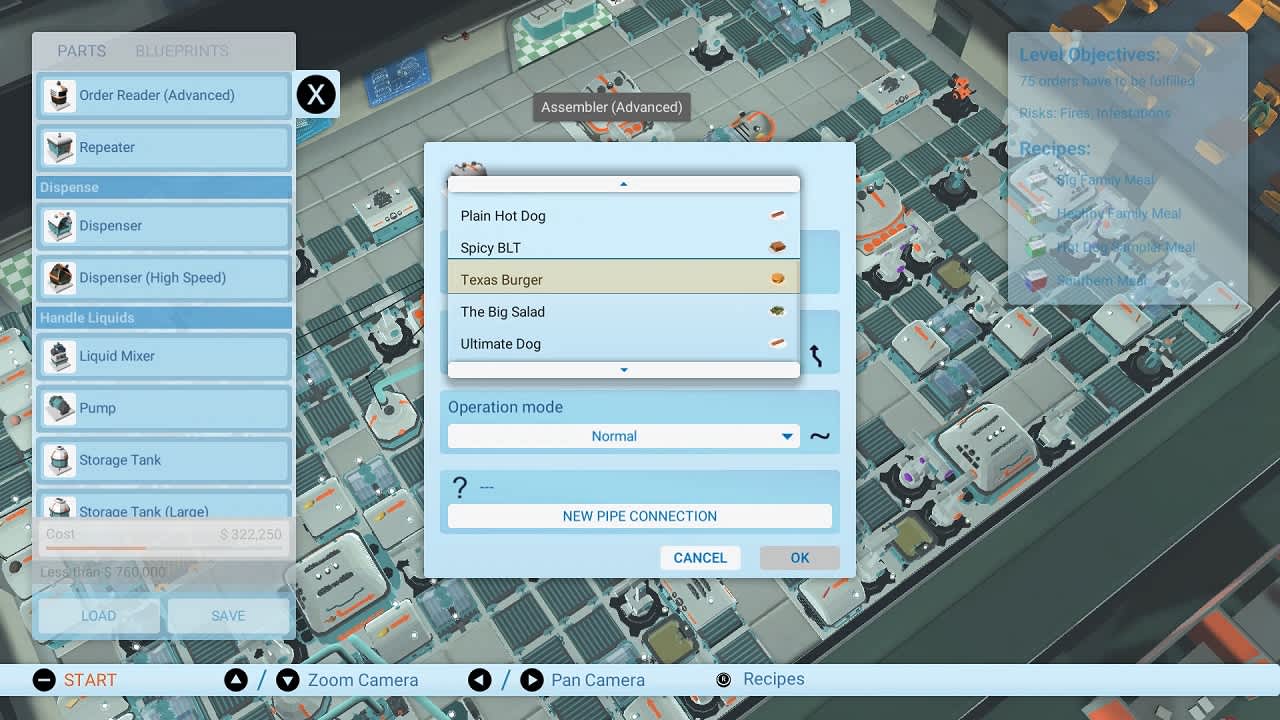The width and height of the screenshot is (1280, 720).
Task: Select the Liquid Mixer icon
Action: 60,356
